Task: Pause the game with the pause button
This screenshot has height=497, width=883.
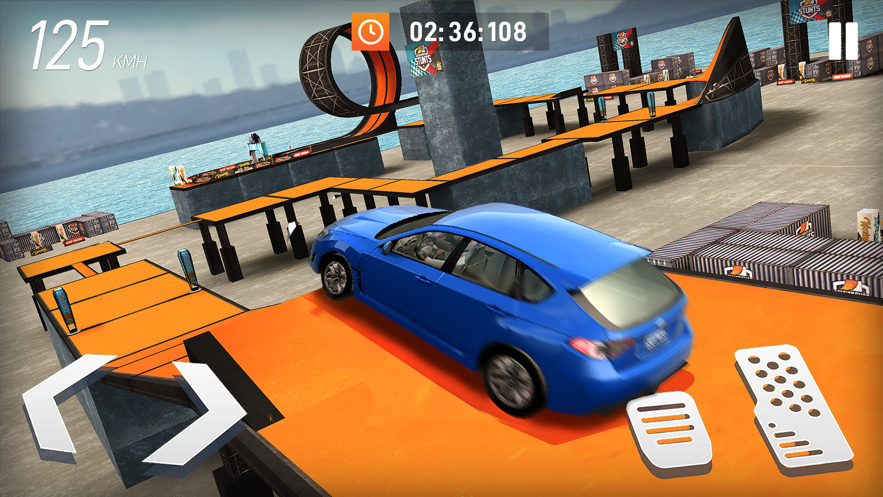Action: [x=842, y=41]
